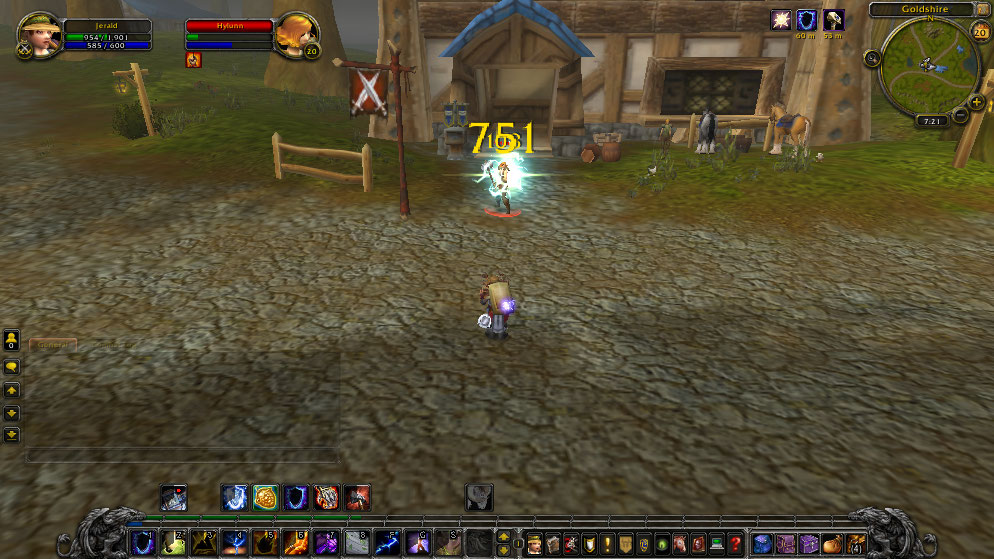
Task: Open the quest log exclamation mark button
Action: pos(606,543)
